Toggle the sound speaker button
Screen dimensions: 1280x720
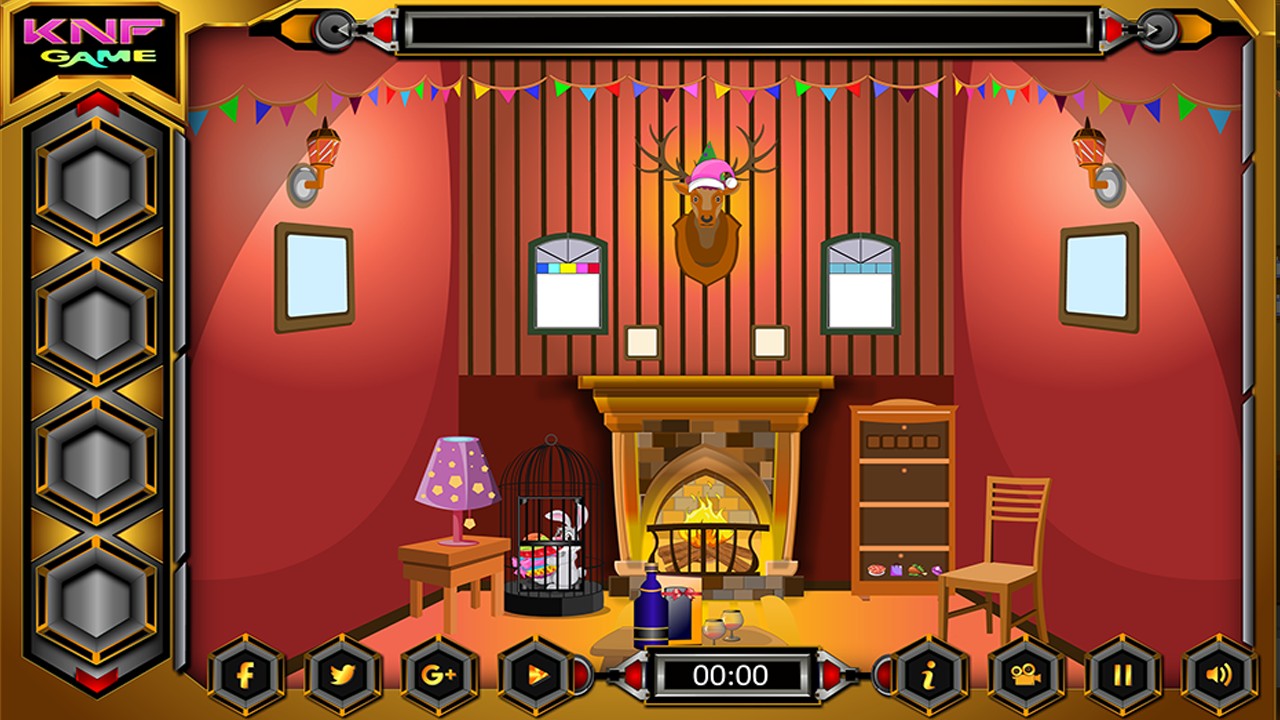point(1219,675)
